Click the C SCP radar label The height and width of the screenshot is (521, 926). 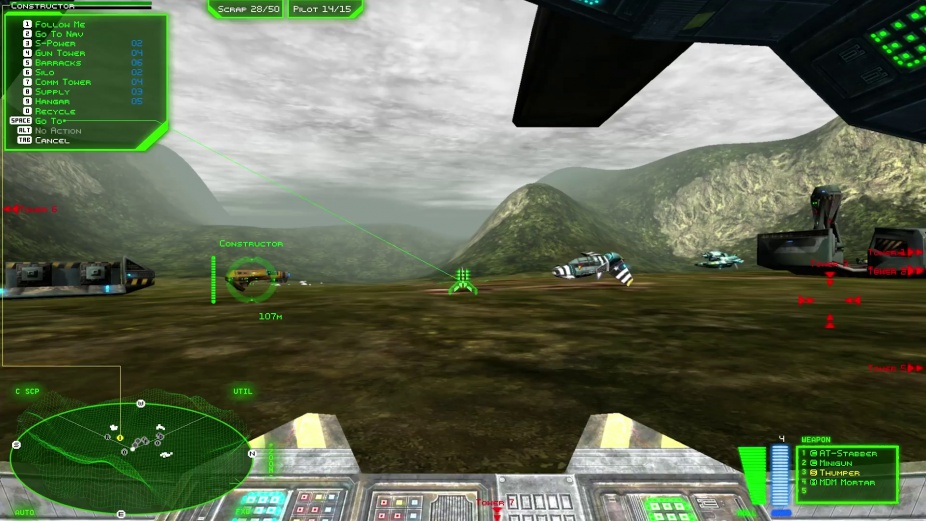tap(27, 391)
